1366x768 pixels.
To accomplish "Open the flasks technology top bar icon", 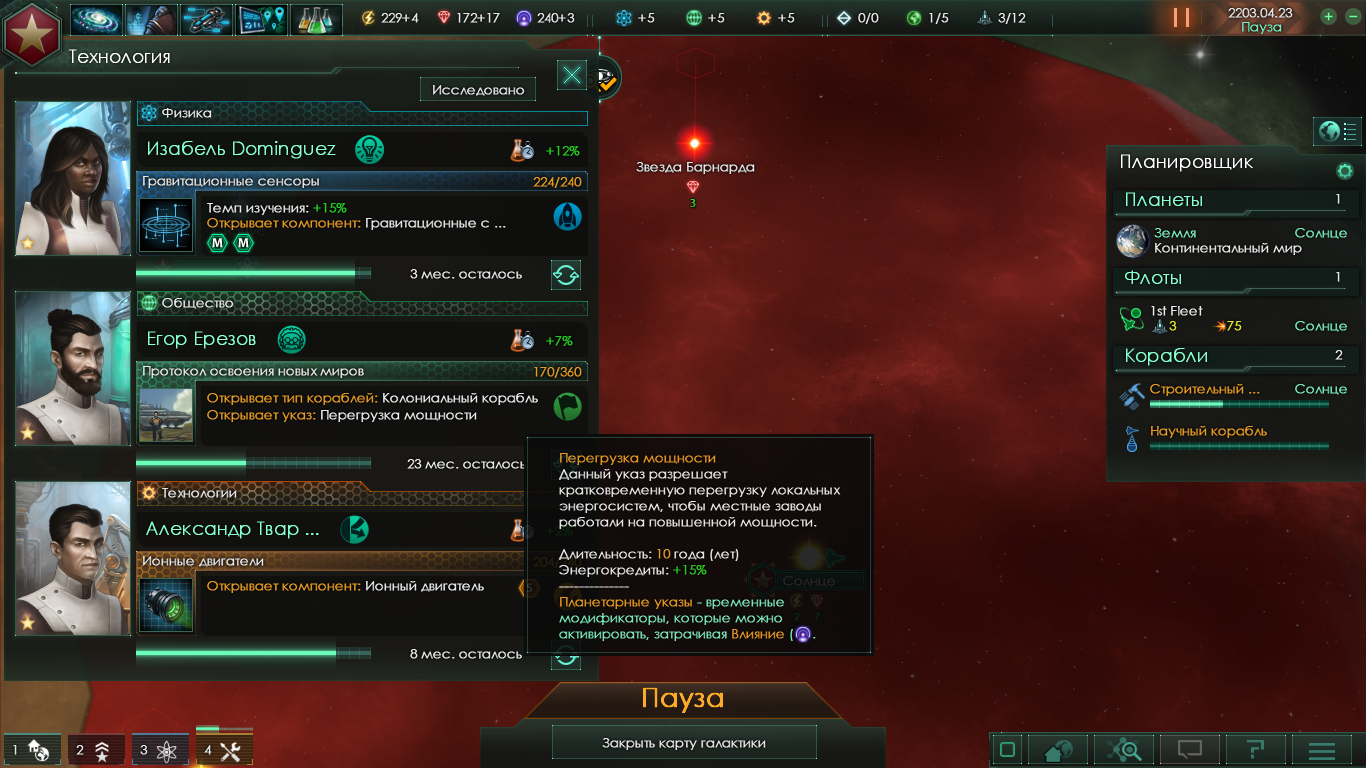I will click(x=316, y=19).
